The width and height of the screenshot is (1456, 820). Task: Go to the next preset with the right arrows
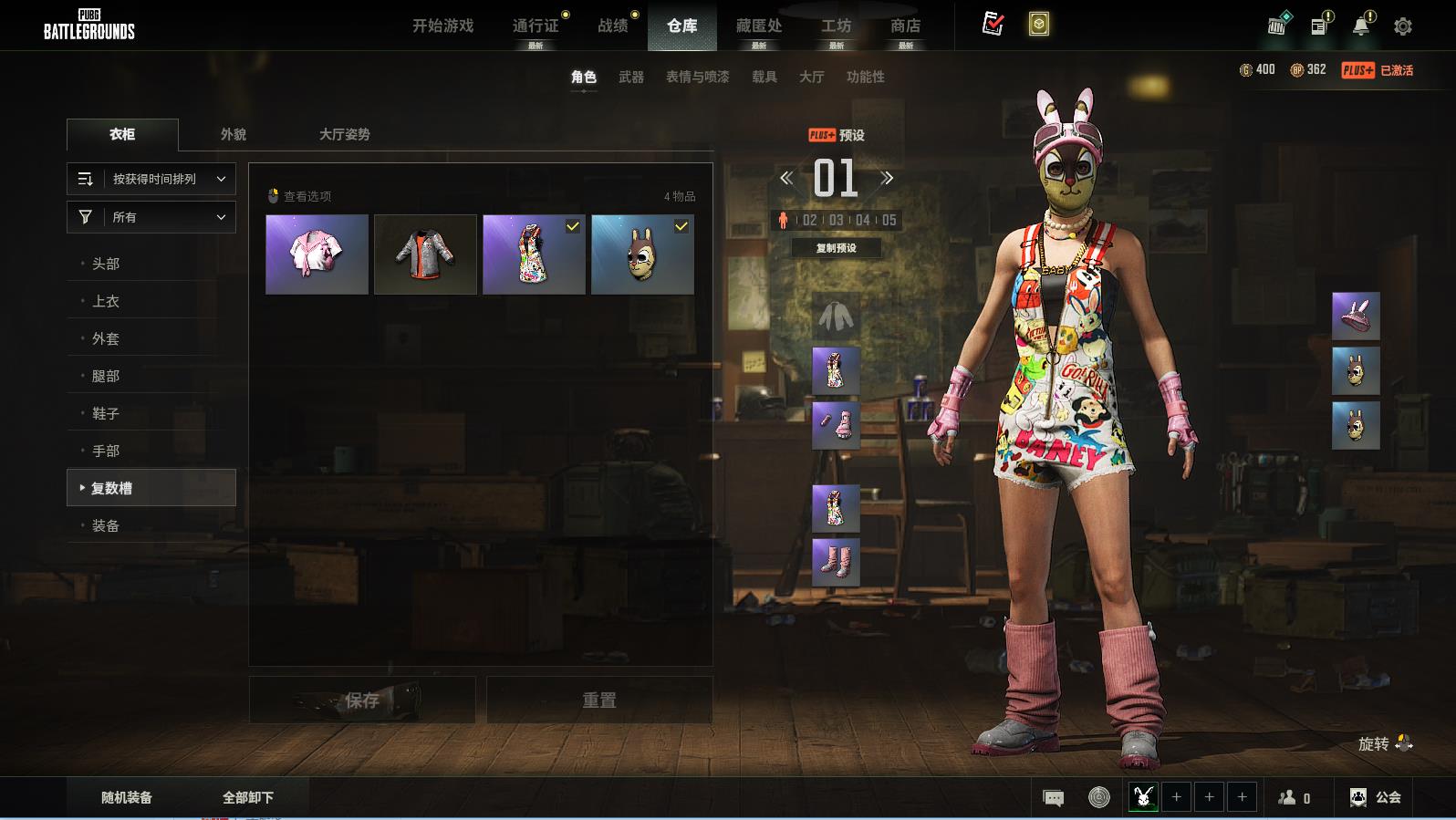(886, 178)
